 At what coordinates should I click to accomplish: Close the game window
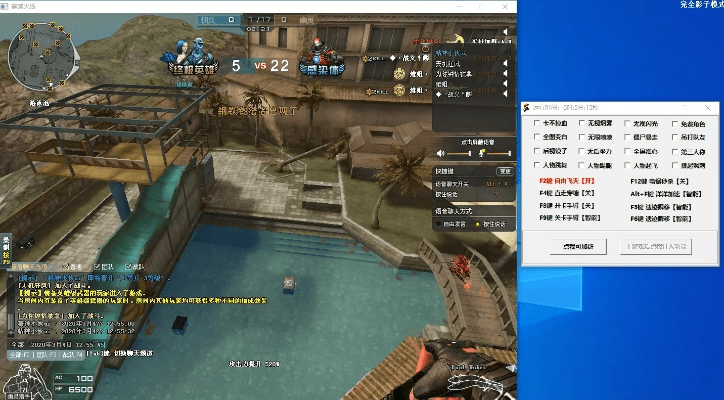505,6
